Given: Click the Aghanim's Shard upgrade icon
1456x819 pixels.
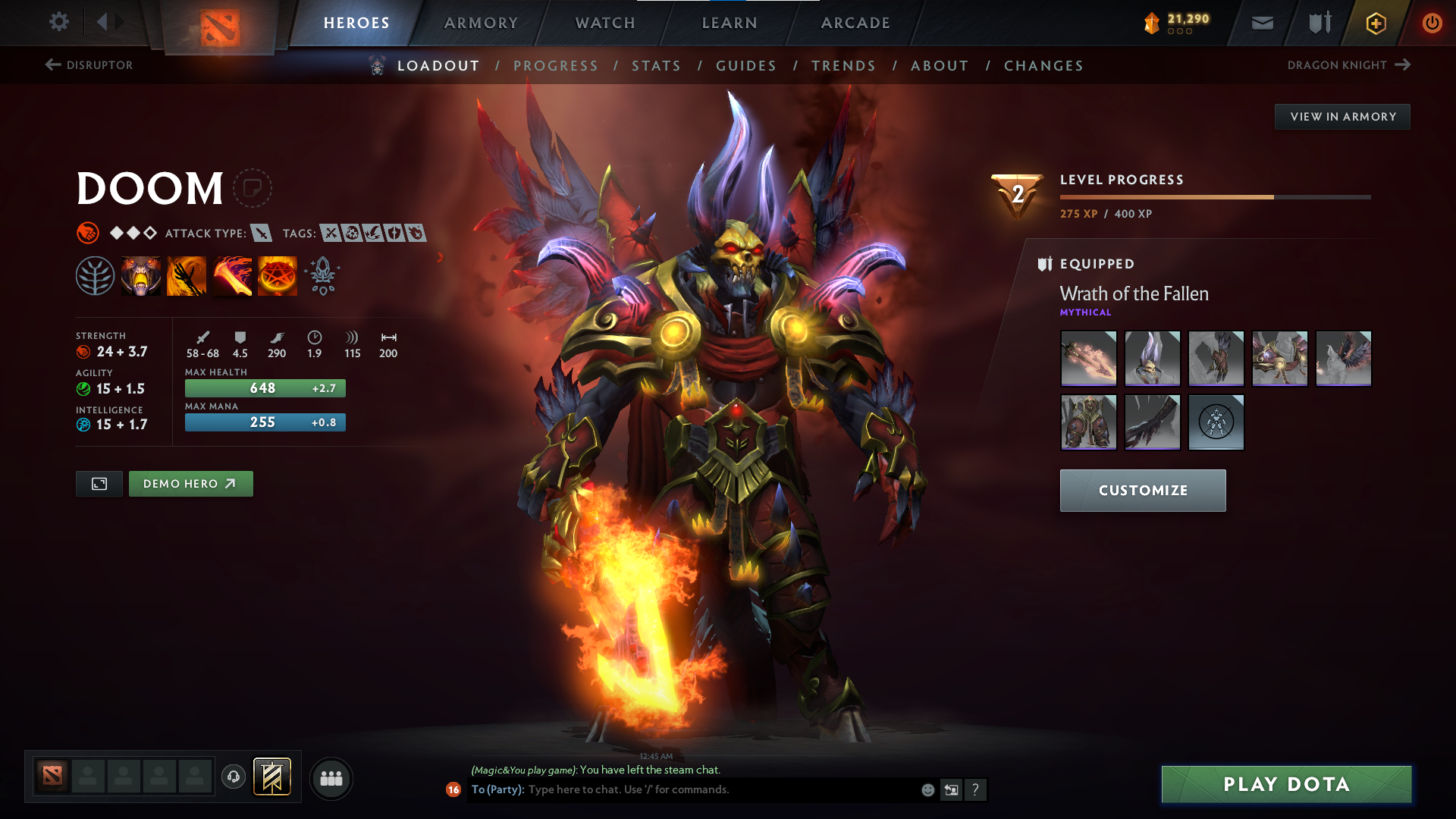Looking at the screenshot, I should 322,275.
